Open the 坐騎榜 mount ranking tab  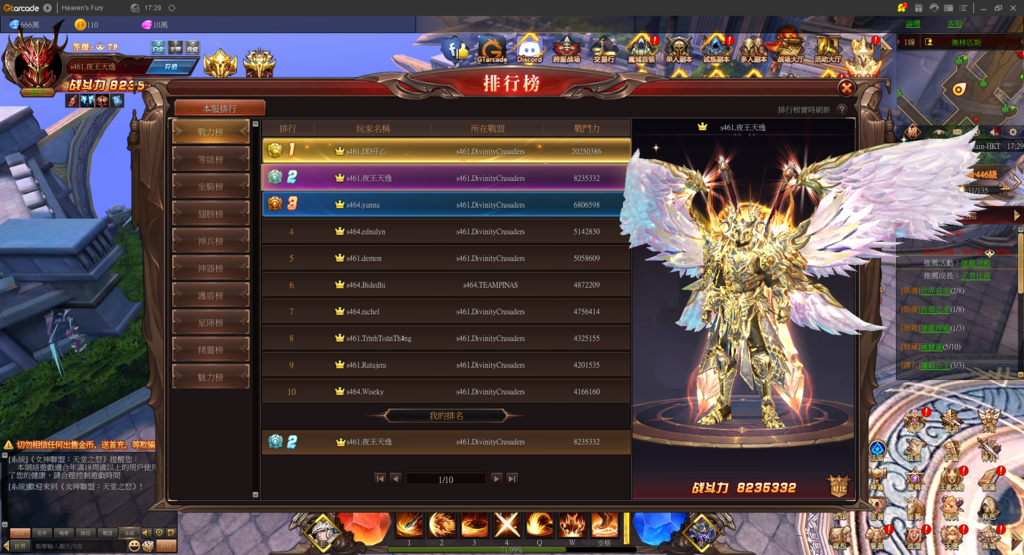[210, 186]
